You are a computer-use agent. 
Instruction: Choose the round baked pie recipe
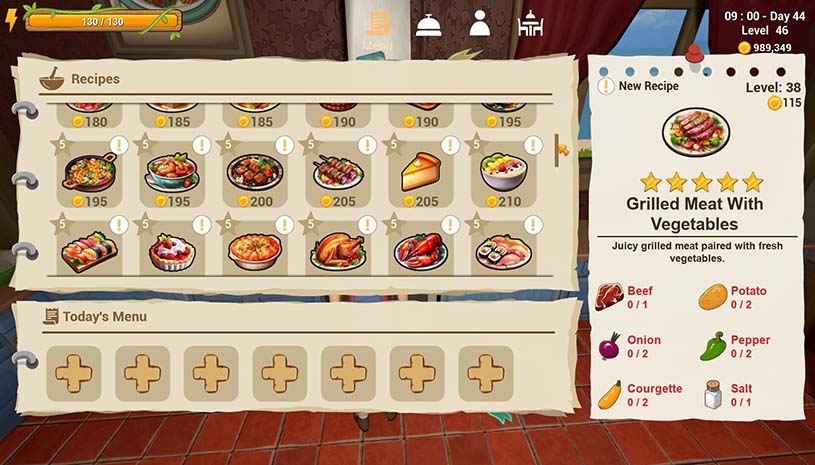point(255,250)
